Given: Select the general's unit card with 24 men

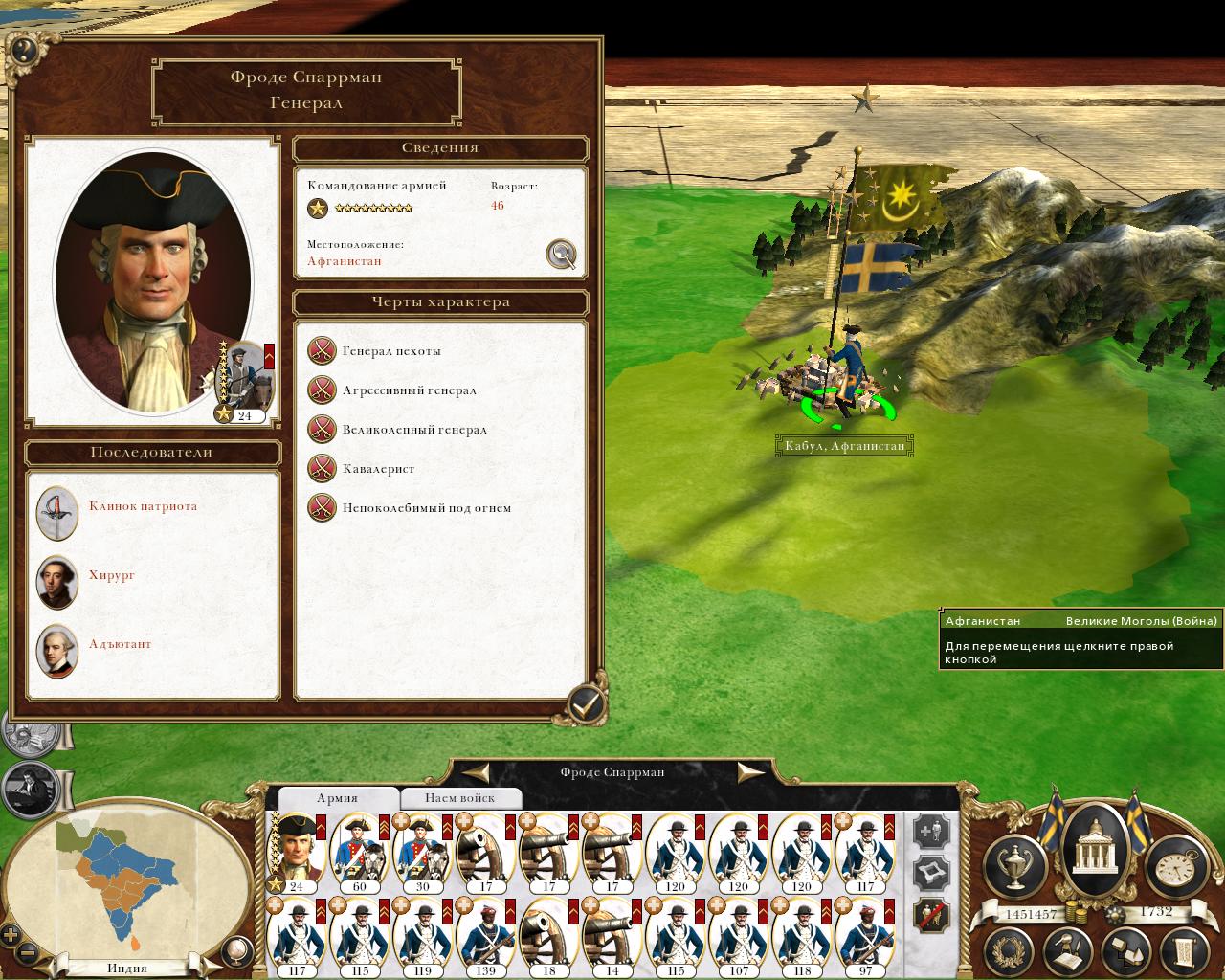Looking at the screenshot, I should click(296, 852).
